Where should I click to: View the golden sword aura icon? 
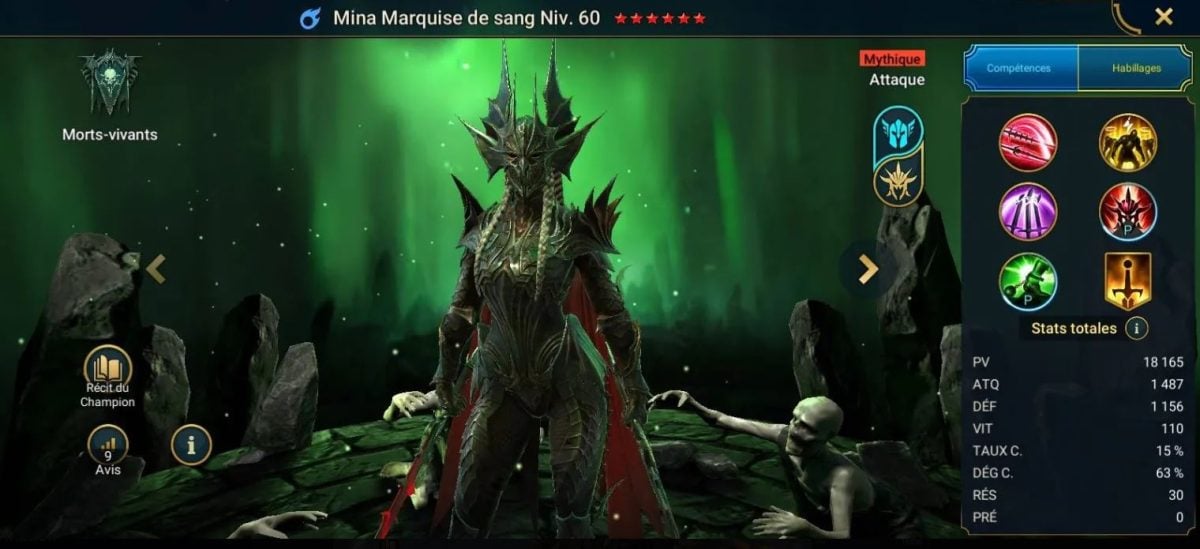(1128, 282)
